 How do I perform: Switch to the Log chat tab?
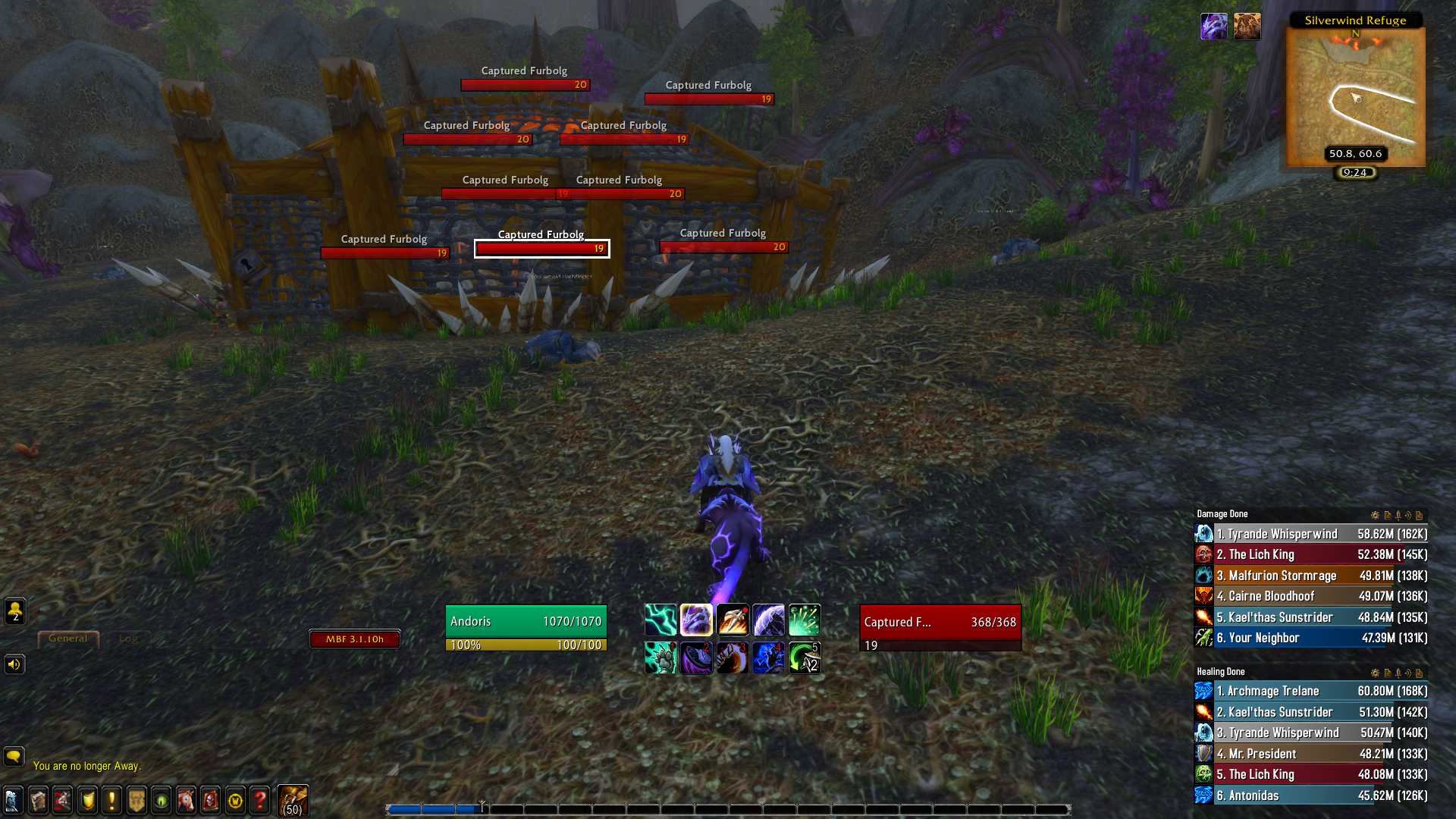point(129,638)
